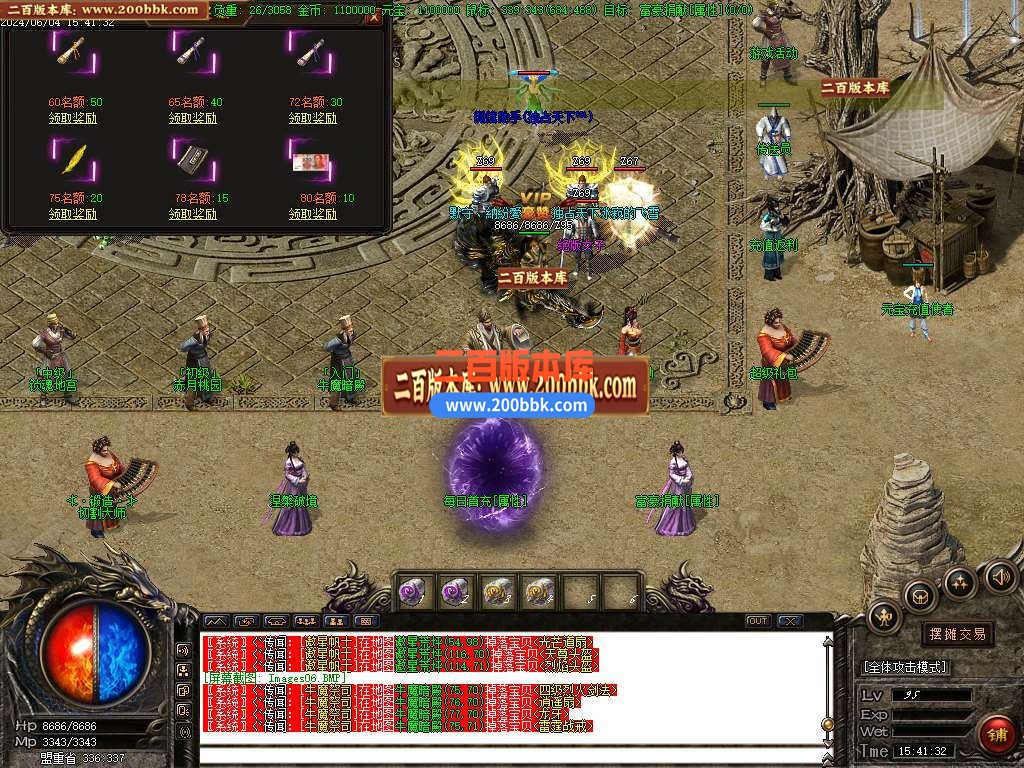
Task: Claim the level 75 reward
Action: (73, 214)
